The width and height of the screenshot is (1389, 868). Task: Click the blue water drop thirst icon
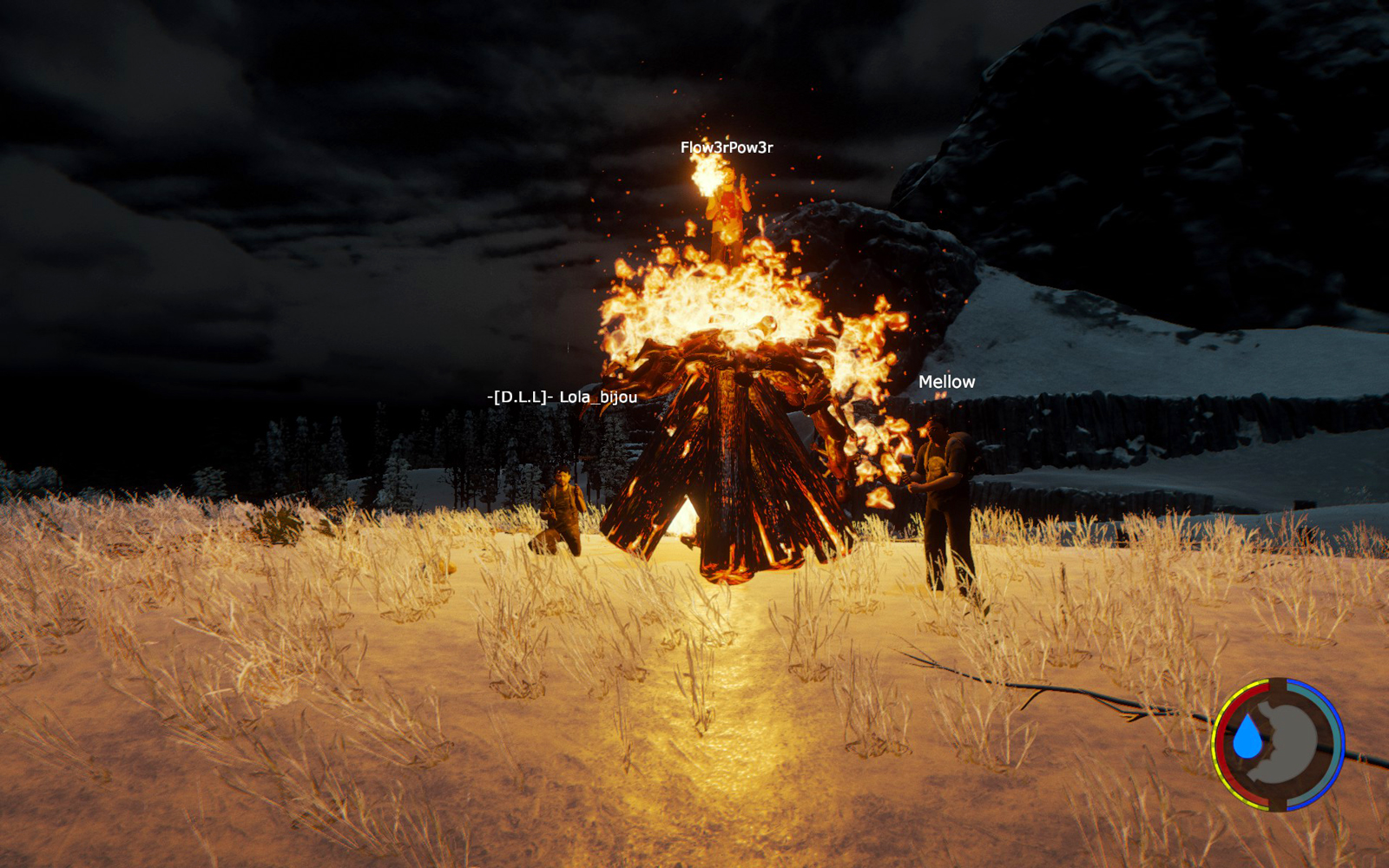pos(1247,738)
